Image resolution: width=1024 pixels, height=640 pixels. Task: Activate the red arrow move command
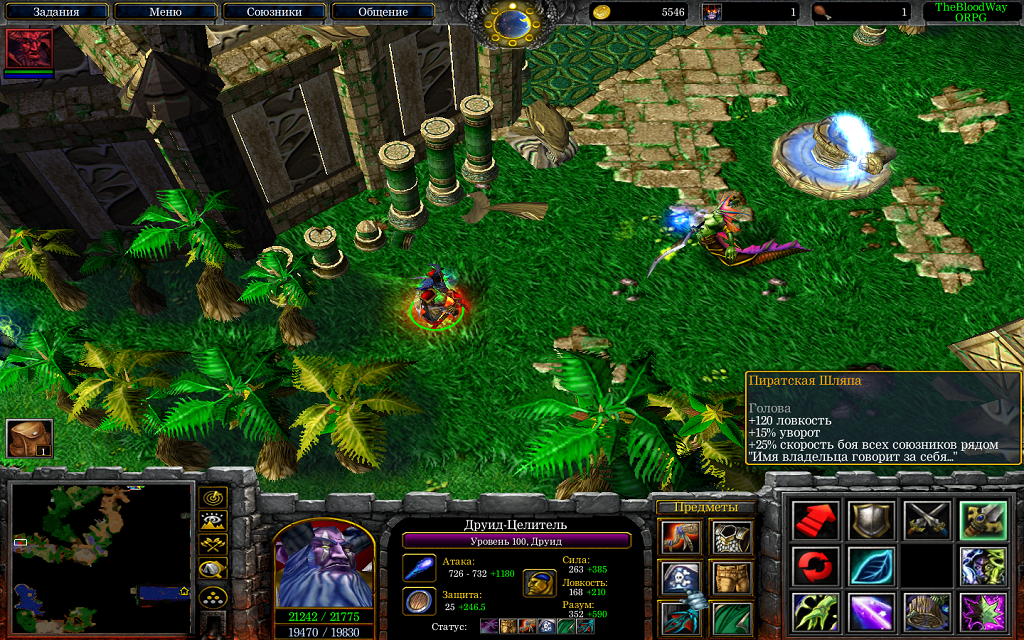click(815, 520)
